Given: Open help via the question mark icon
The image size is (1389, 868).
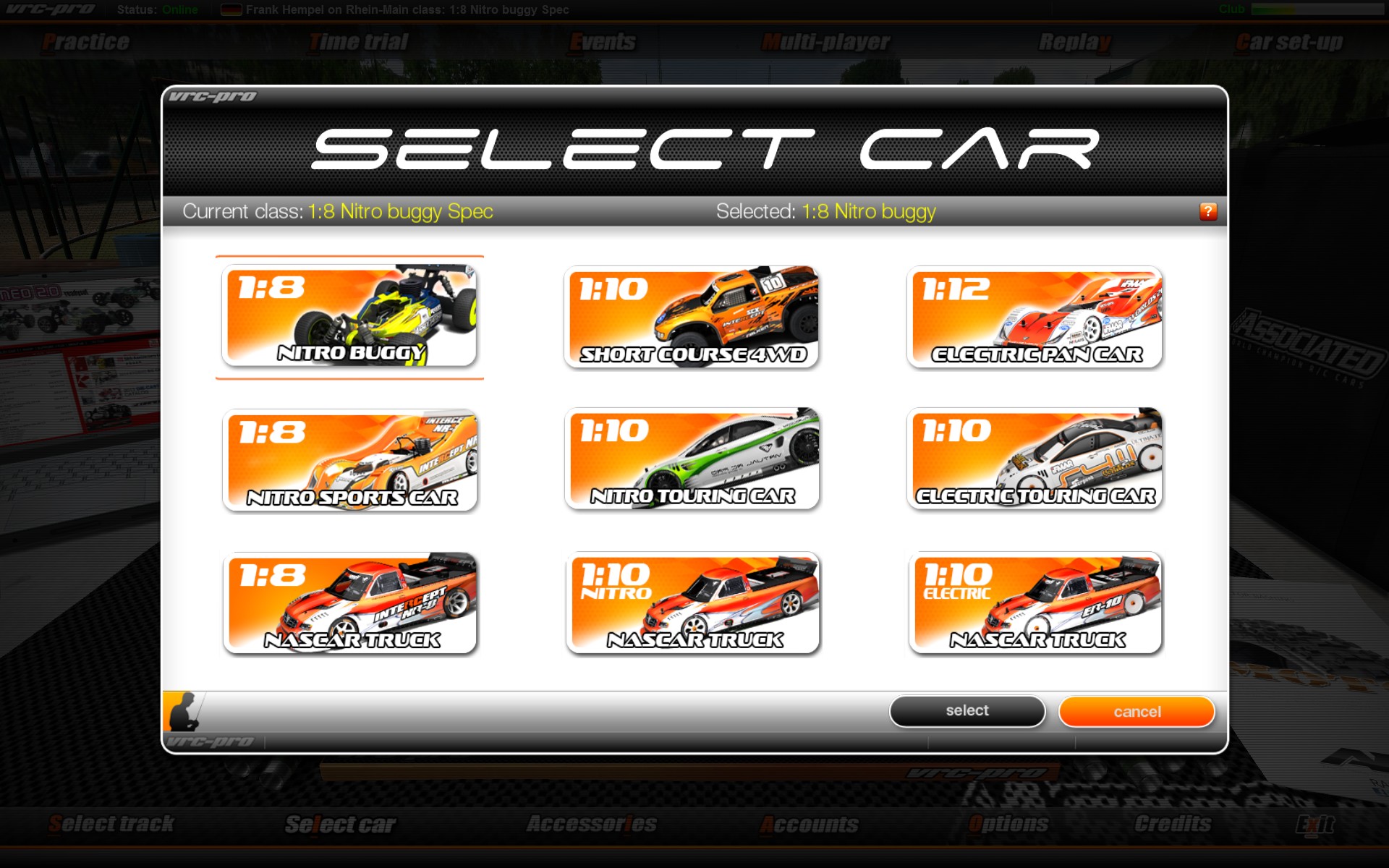Looking at the screenshot, I should pyautogui.click(x=1208, y=211).
